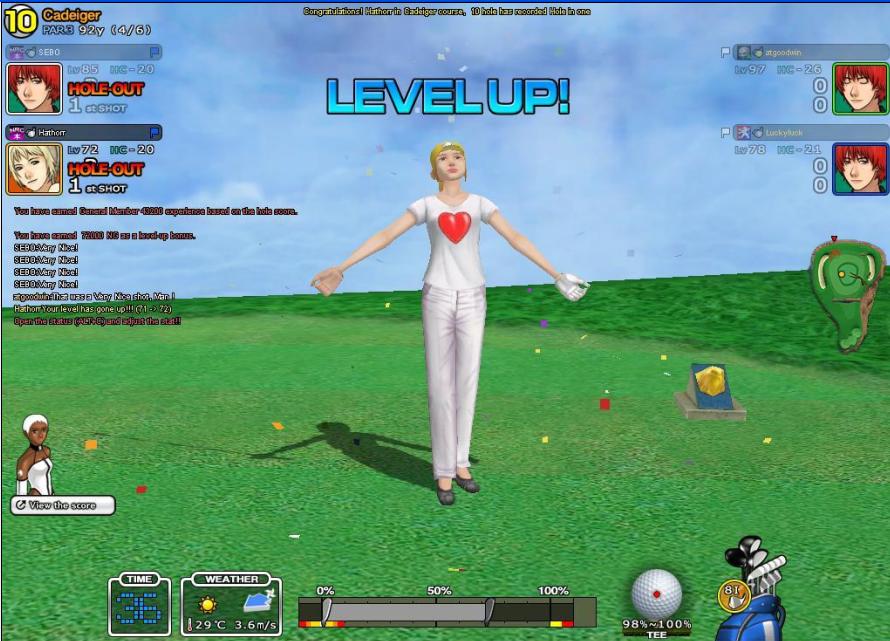The image size is (890, 641).
Task: Set impact point on the golf ball
Action: click(657, 593)
